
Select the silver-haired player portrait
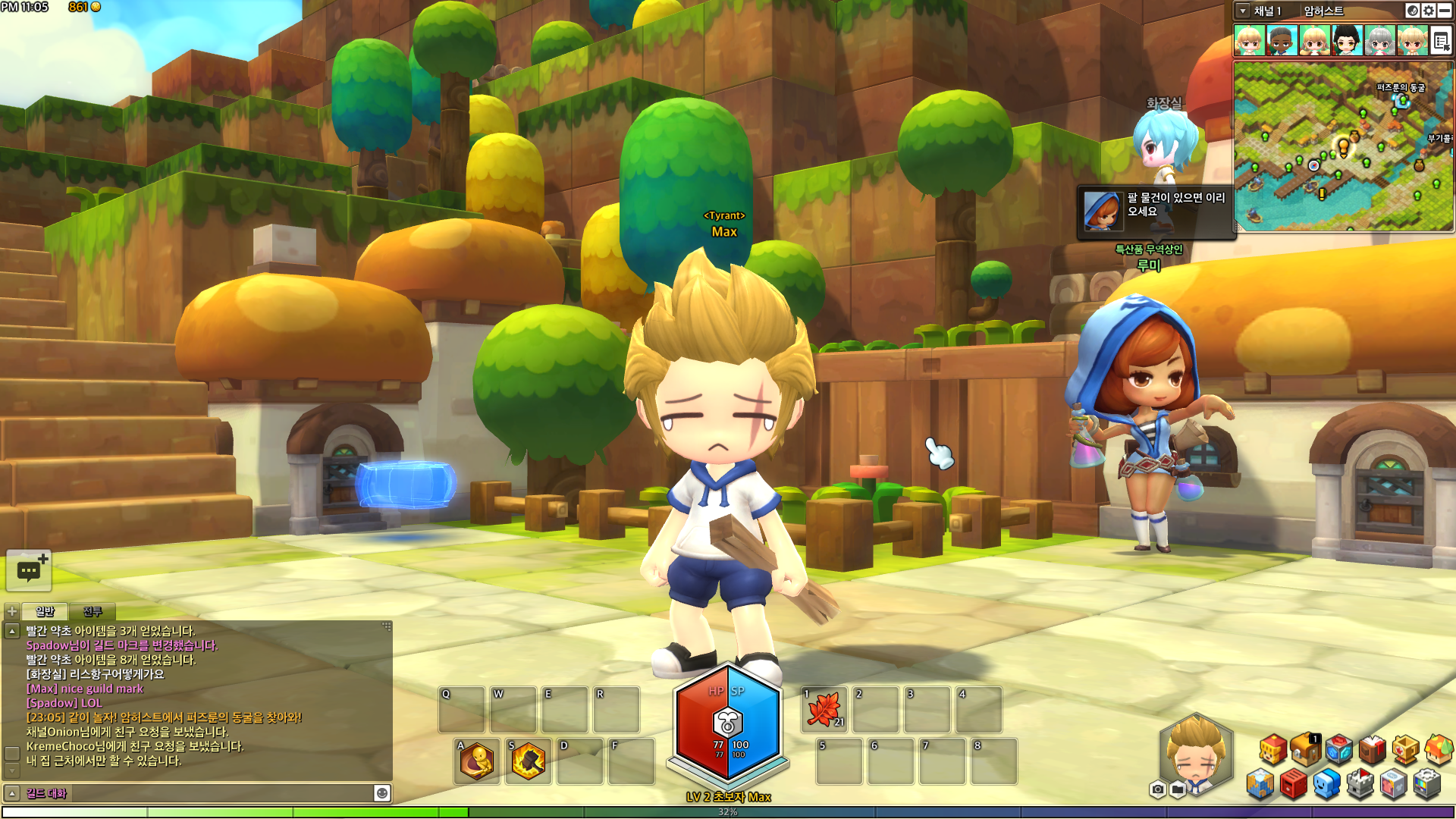(x=1379, y=40)
